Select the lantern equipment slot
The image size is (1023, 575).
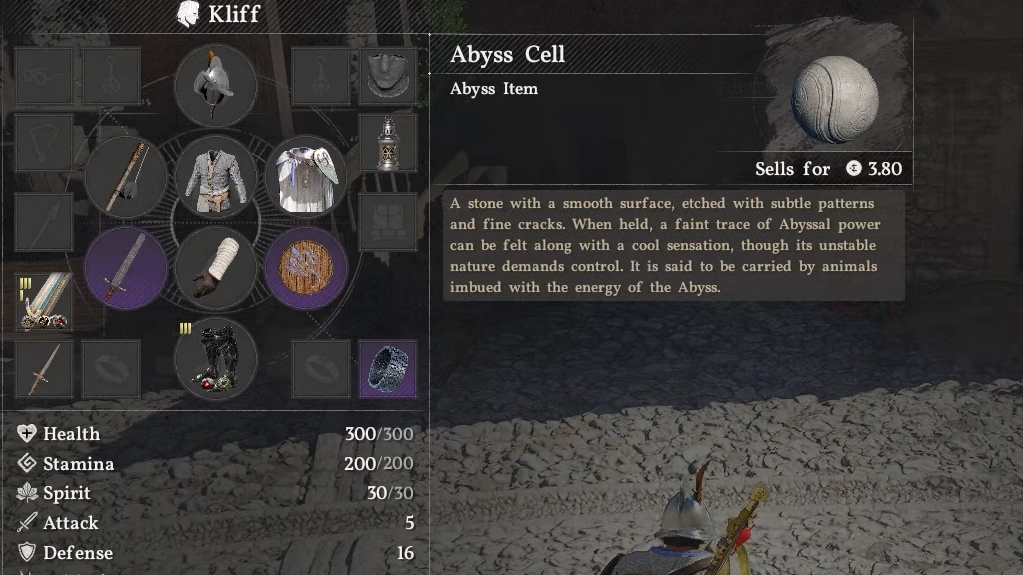[387, 143]
